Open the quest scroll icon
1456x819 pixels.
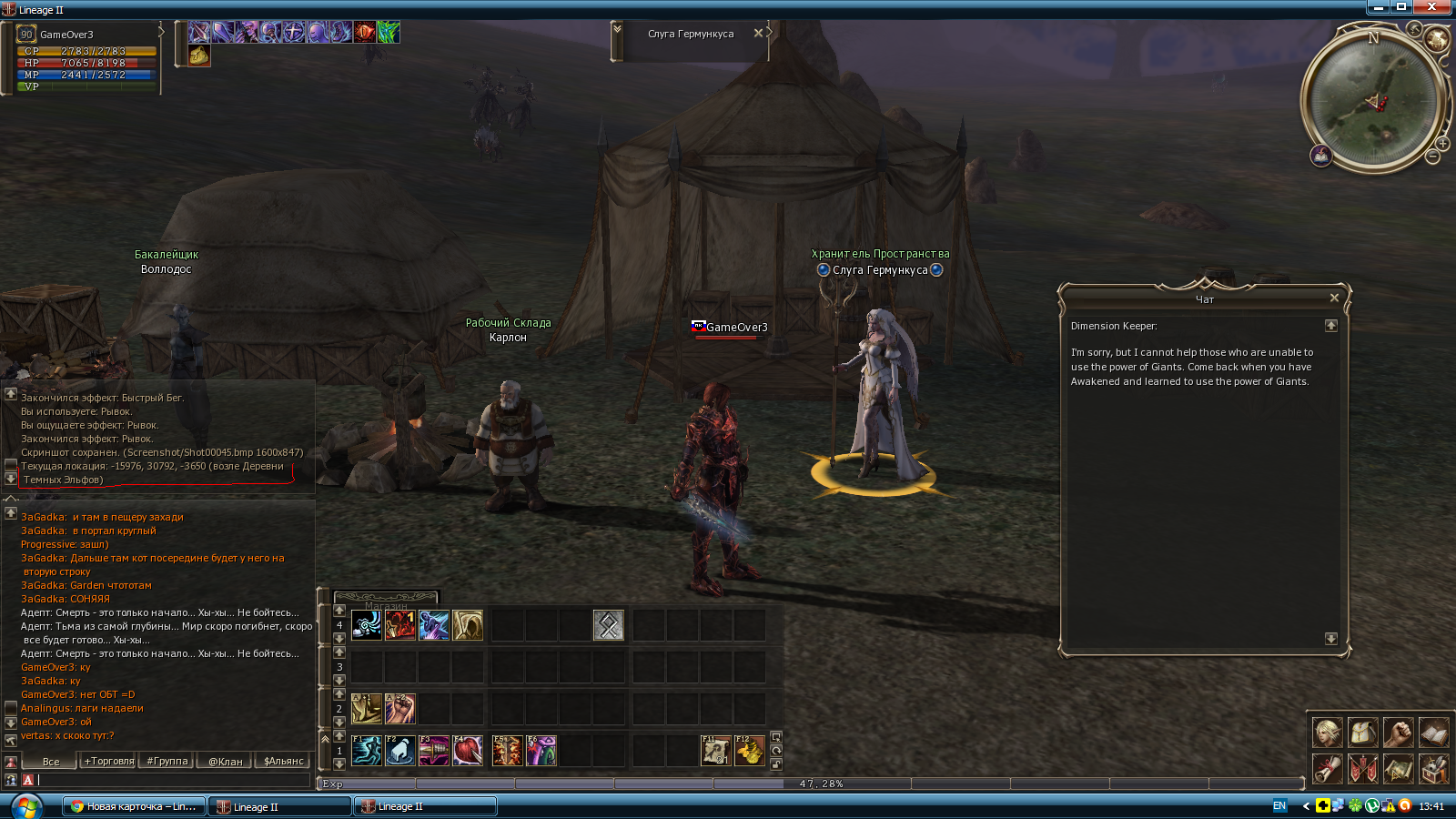(x=1327, y=769)
